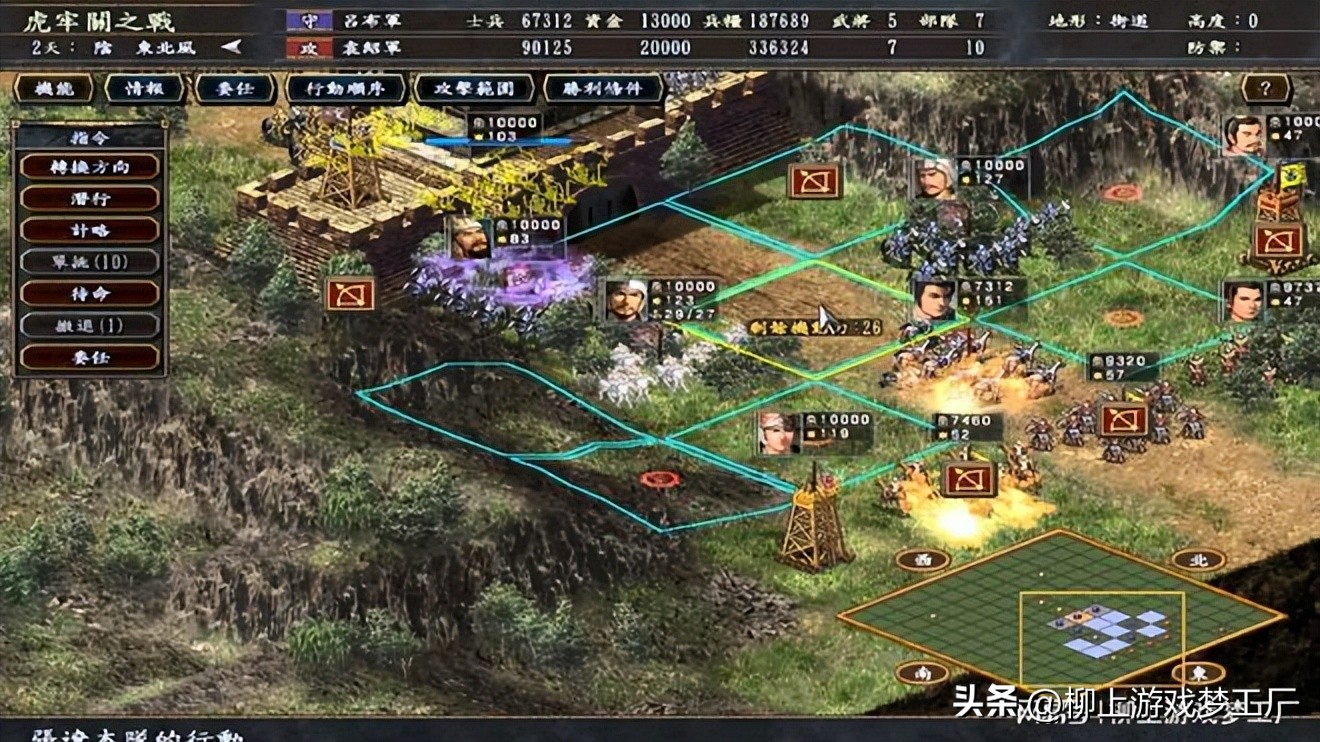
Task: Click the 西 (West) compass marker by the minimap
Action: pyautogui.click(x=925, y=560)
